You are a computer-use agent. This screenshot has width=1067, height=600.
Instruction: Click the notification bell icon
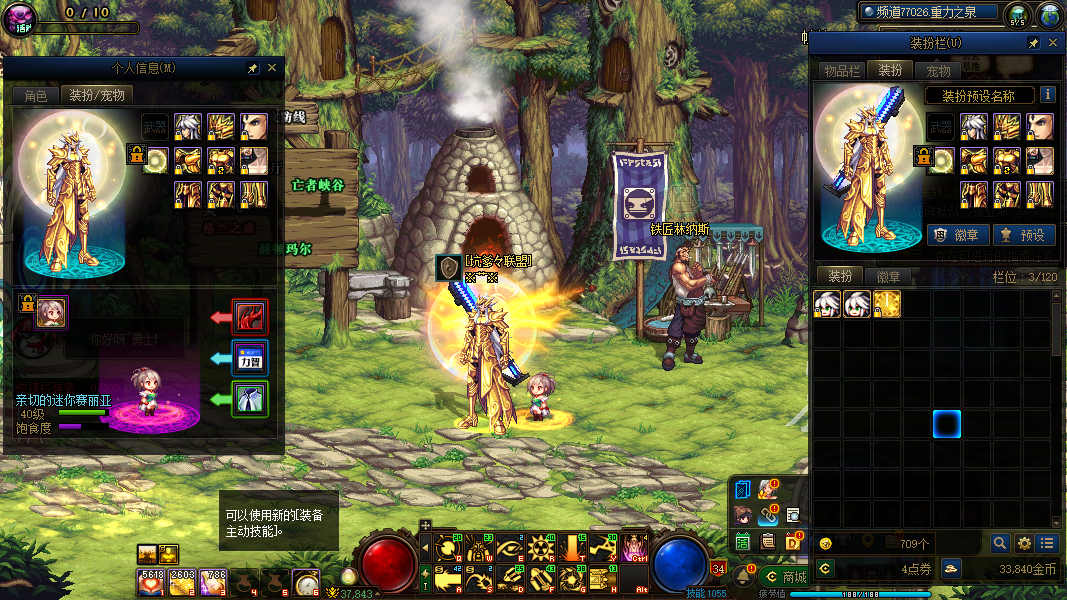(744, 576)
